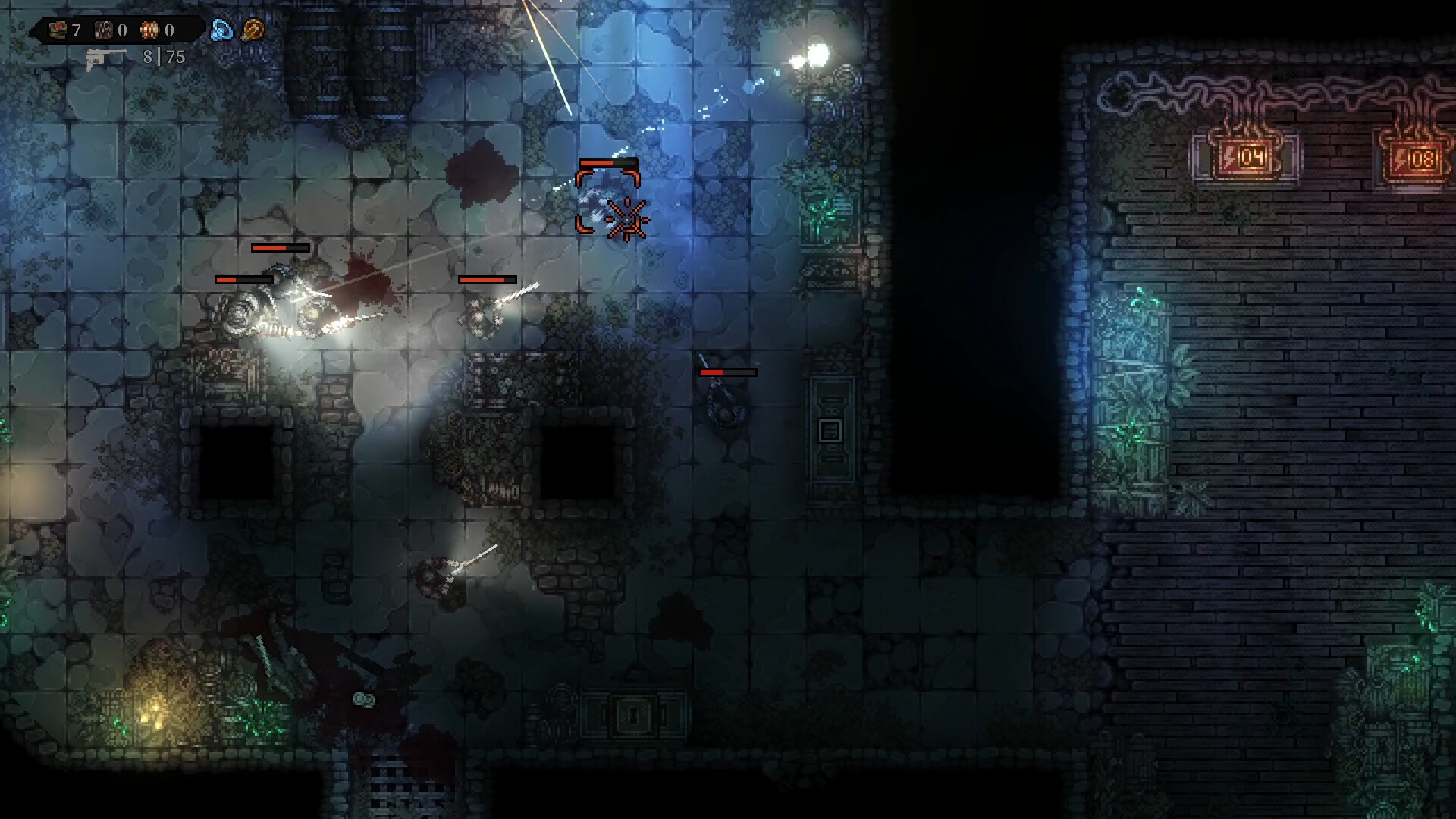
Task: Click the scrap metal resource icon
Action: click(102, 32)
